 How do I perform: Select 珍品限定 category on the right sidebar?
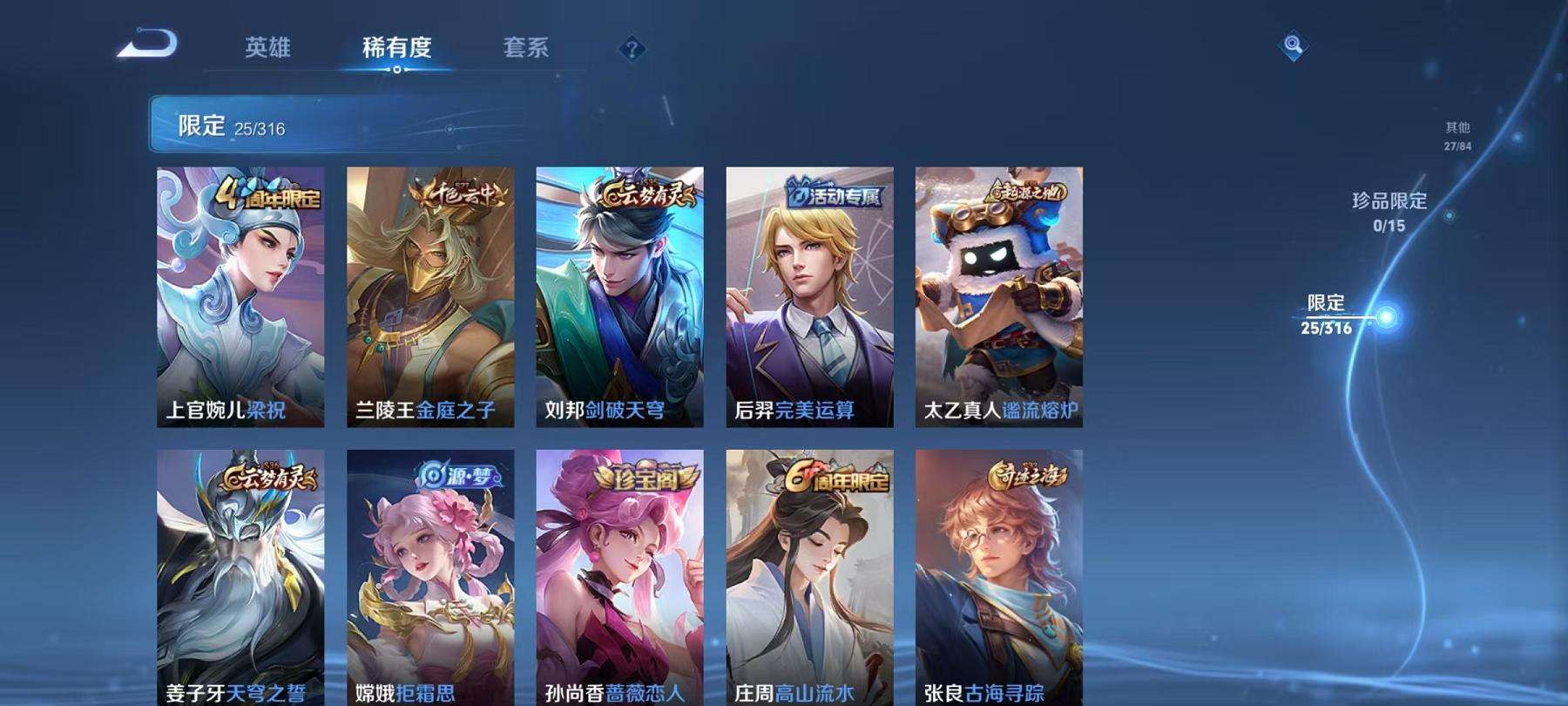pos(1389,209)
